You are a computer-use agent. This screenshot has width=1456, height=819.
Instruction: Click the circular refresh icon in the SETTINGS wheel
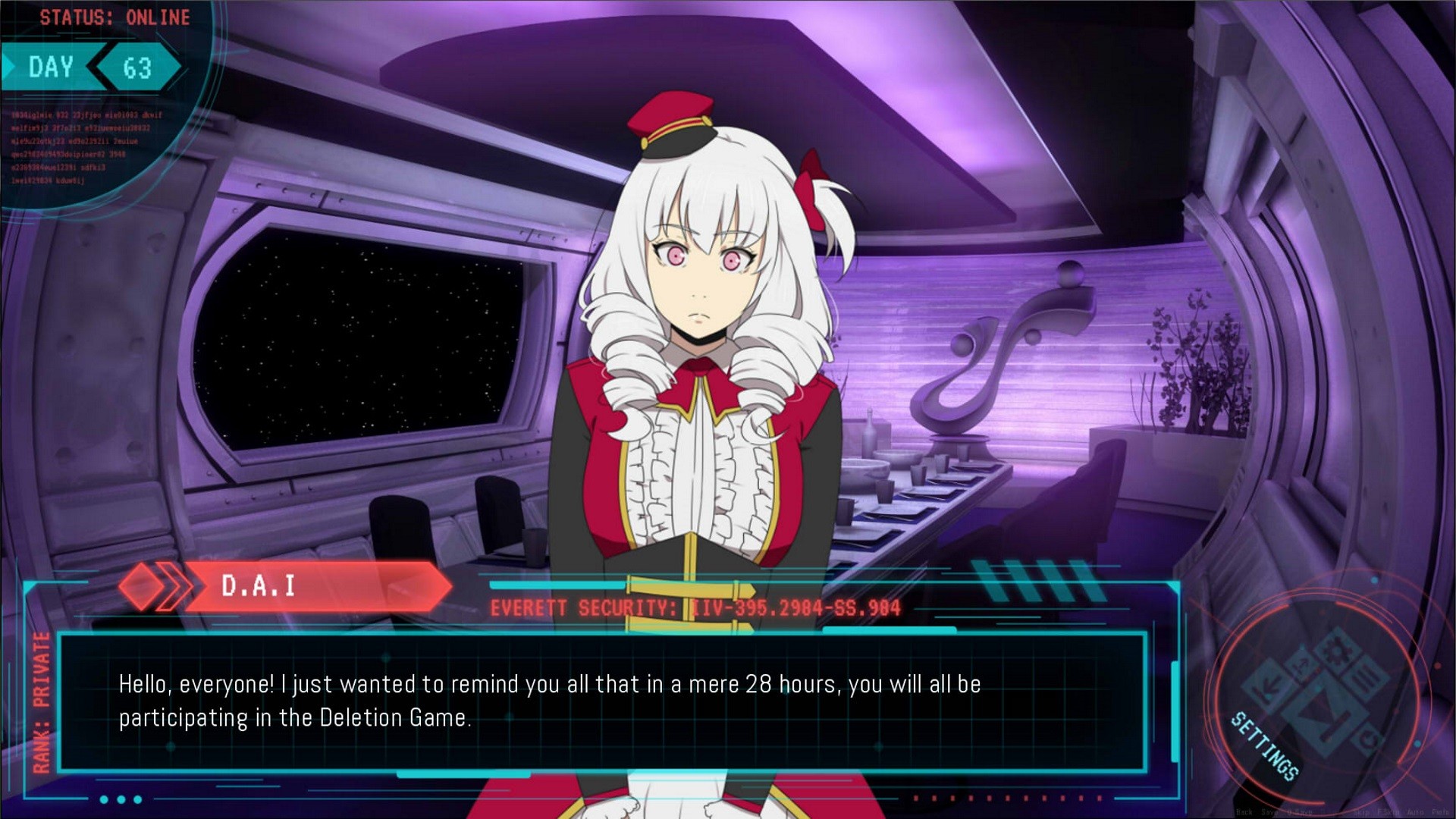tap(1369, 739)
